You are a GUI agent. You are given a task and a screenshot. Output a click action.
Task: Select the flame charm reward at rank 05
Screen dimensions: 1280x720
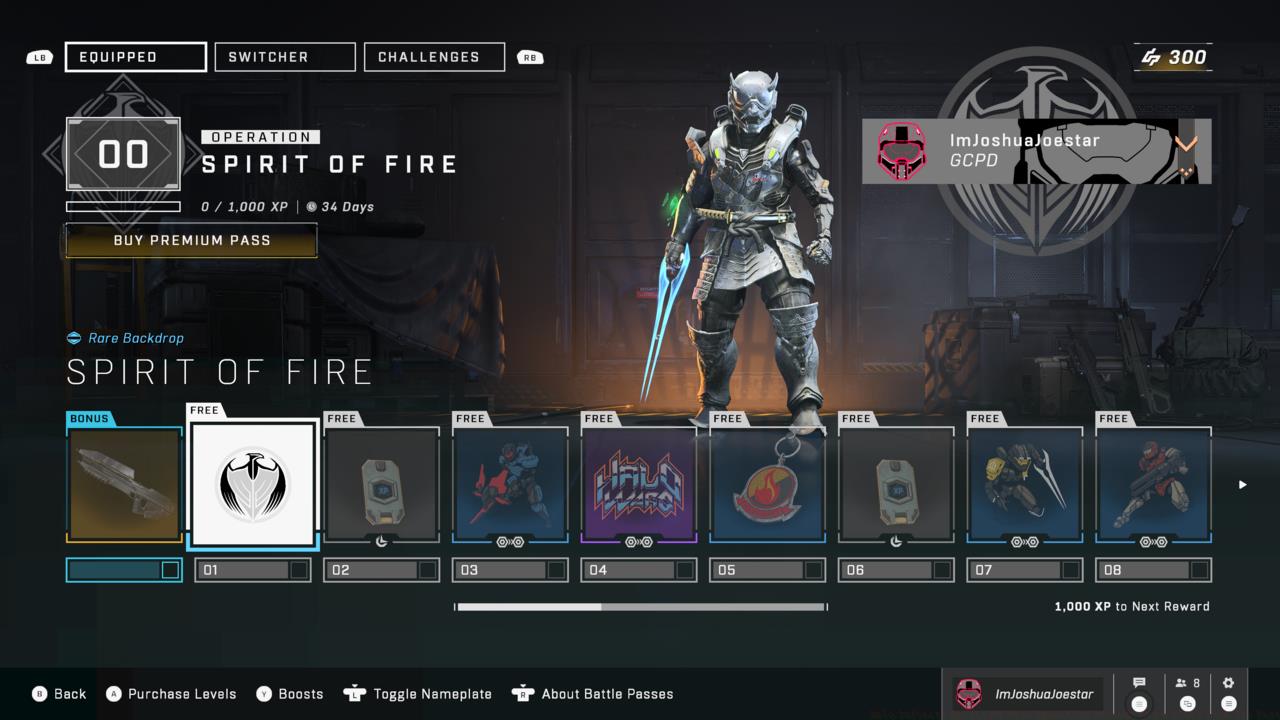767,484
